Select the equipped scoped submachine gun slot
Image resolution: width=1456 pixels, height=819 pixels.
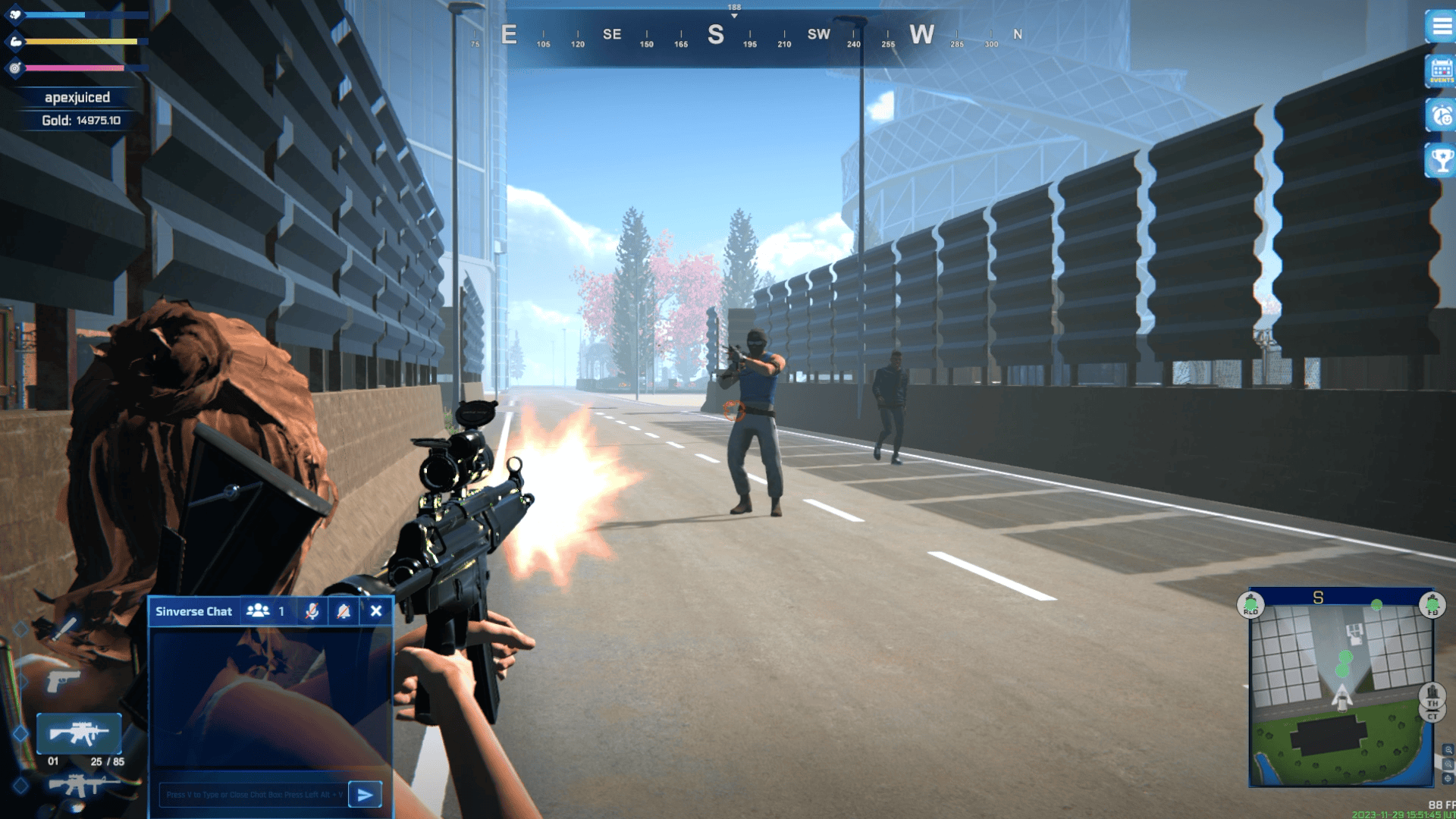coord(79,733)
